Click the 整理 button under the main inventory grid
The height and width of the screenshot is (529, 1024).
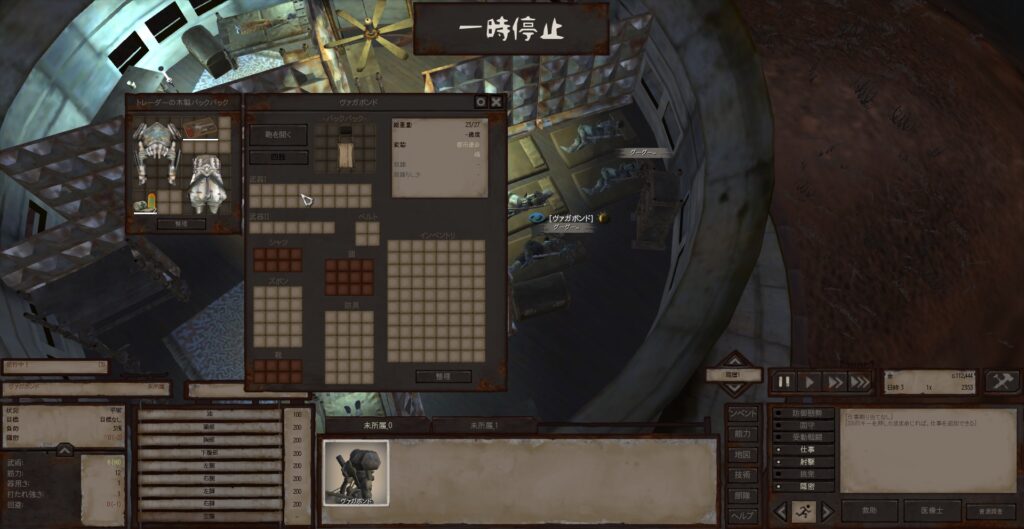click(442, 376)
